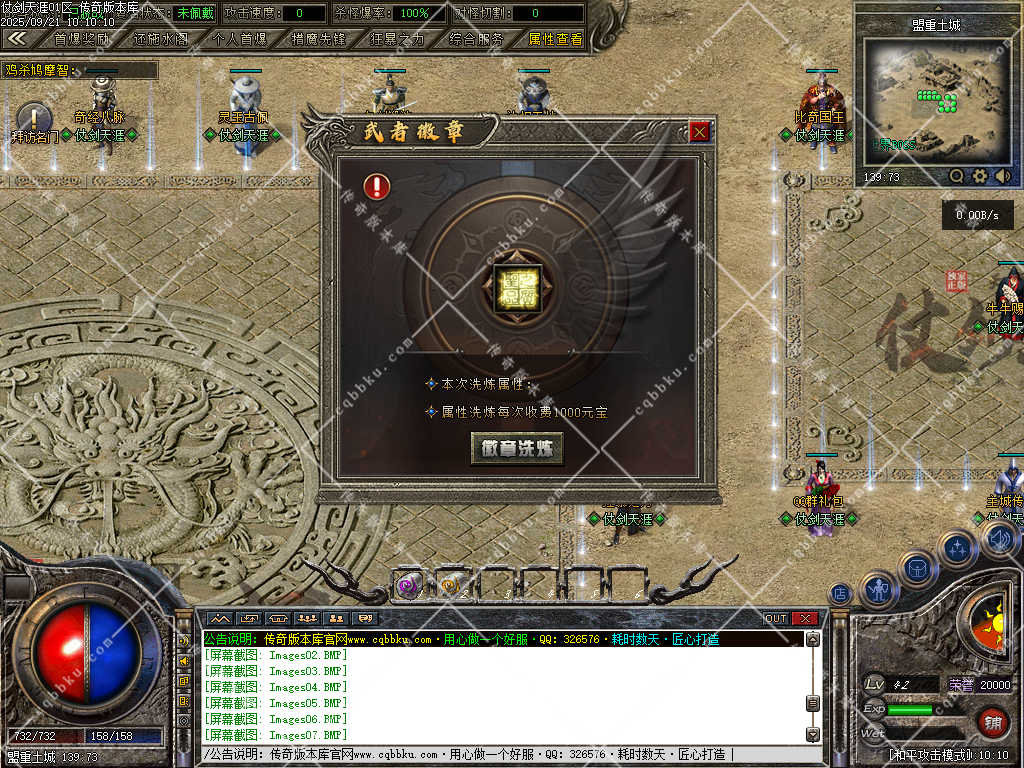
Task: Close the 武者徽章 window
Action: click(x=700, y=131)
